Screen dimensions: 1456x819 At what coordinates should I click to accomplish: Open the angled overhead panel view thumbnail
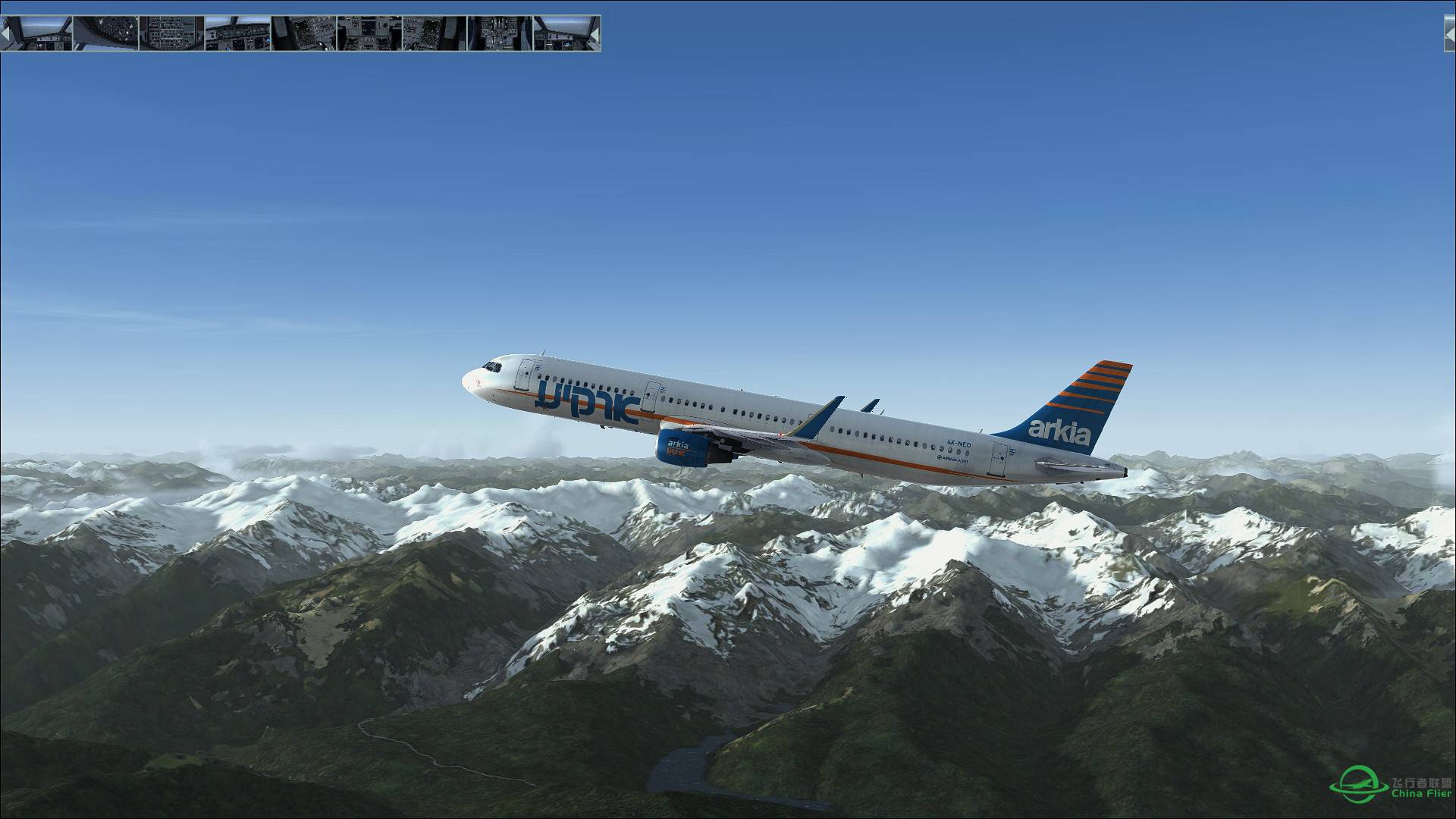(x=105, y=33)
